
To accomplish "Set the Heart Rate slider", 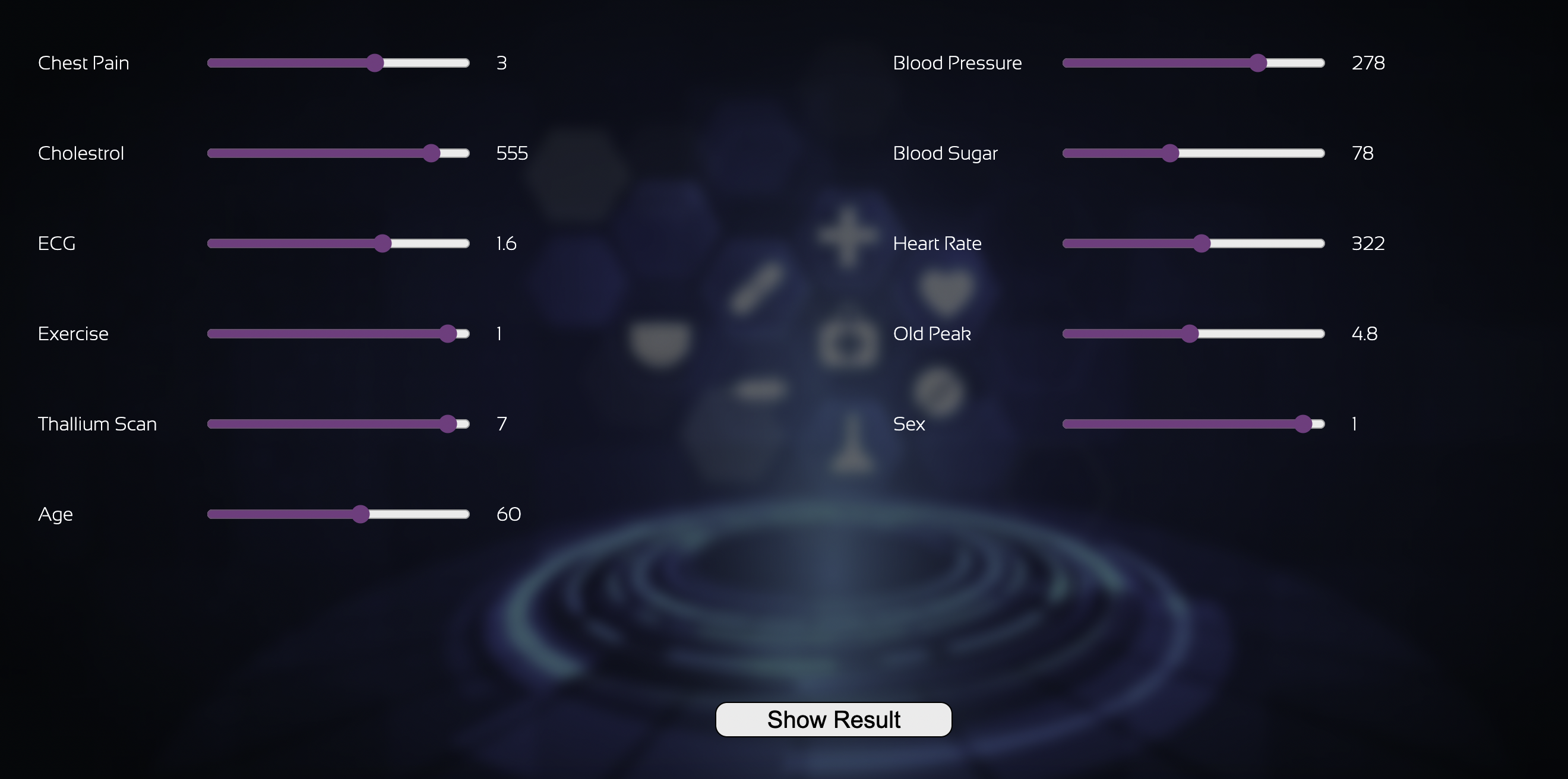I will click(x=1202, y=243).
